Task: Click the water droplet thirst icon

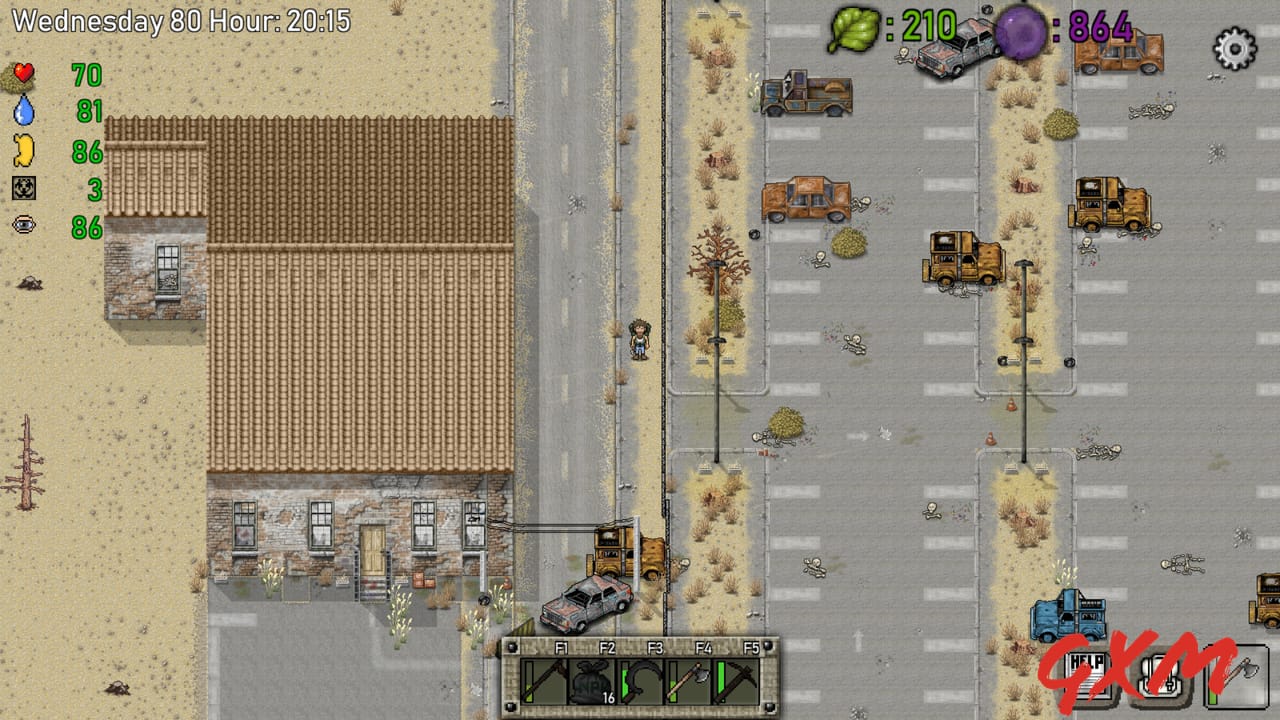Action: (24, 111)
